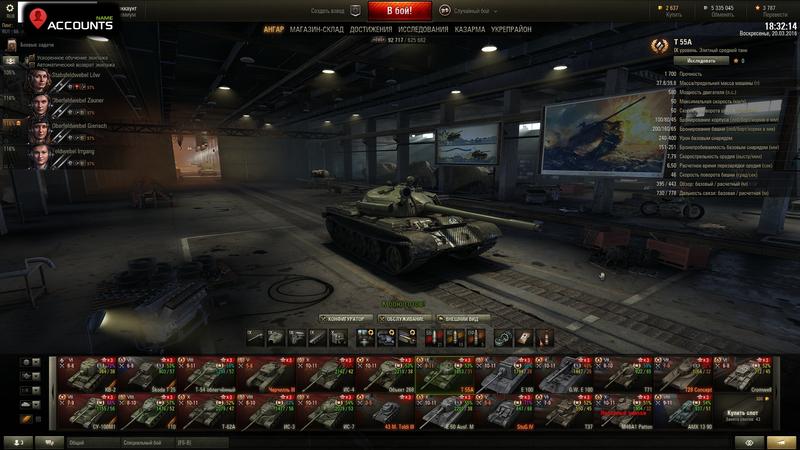Start battle with the red В бой! button
800x450 pixels.
(x=400, y=11)
